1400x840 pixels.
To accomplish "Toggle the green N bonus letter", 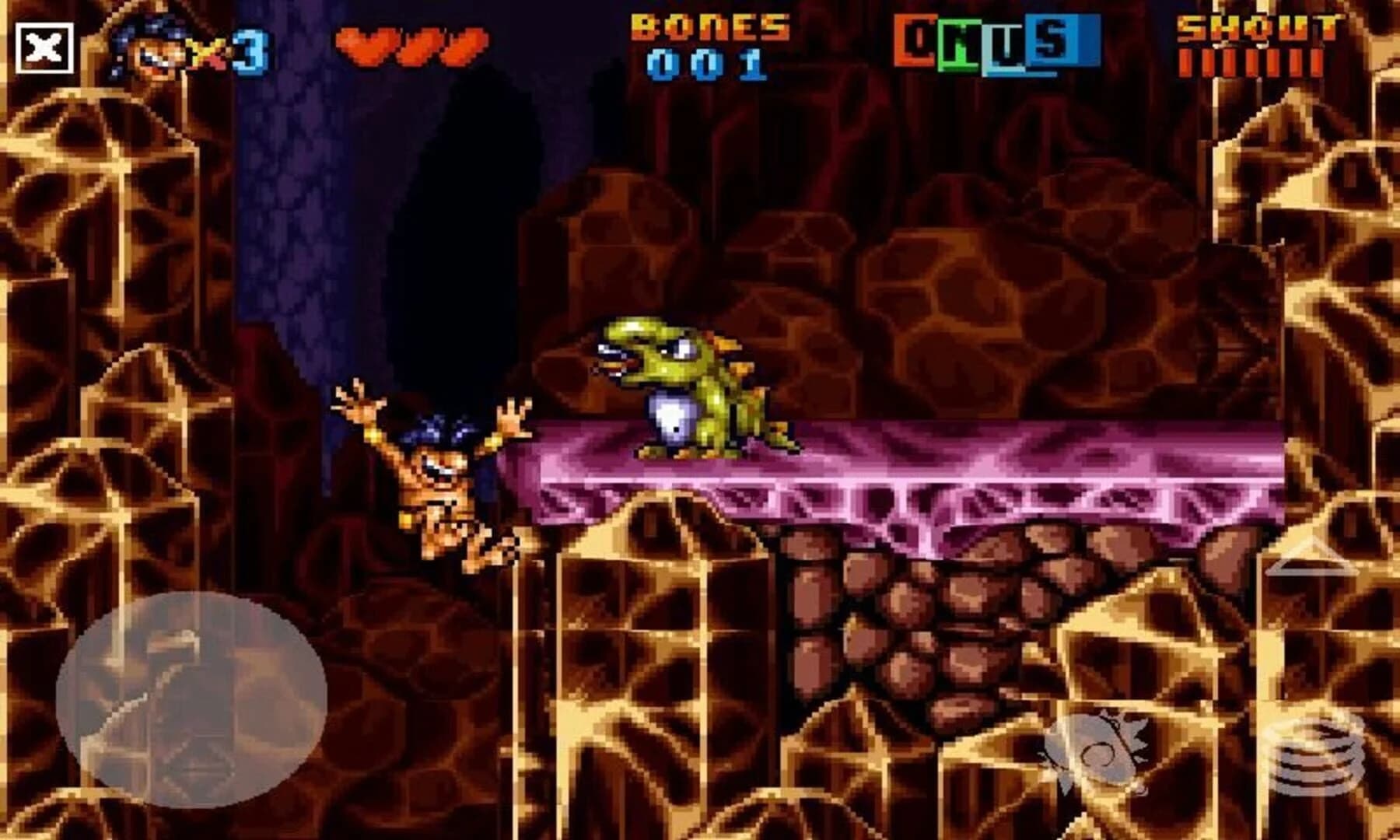I will [x=958, y=45].
